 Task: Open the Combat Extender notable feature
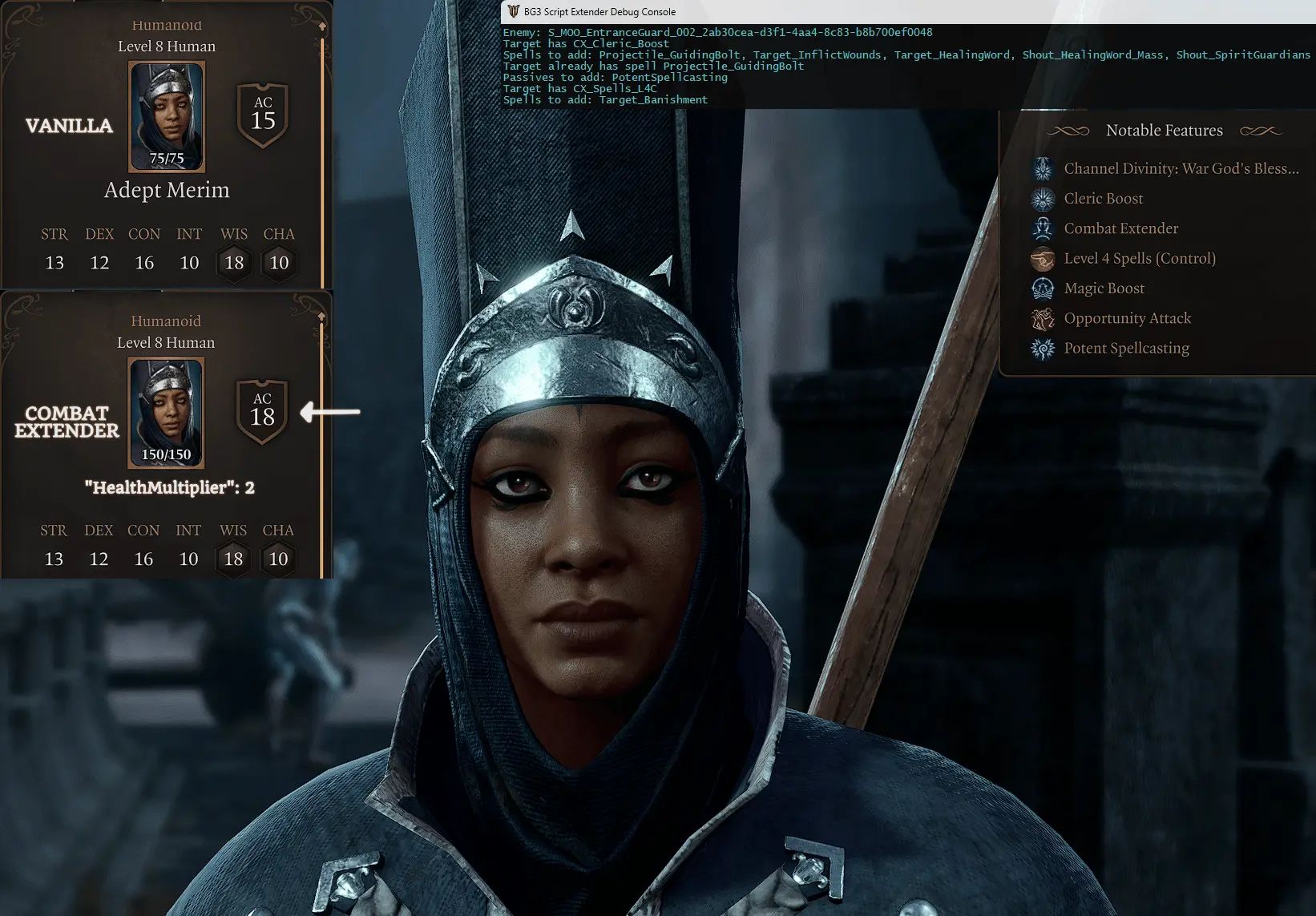click(1120, 228)
